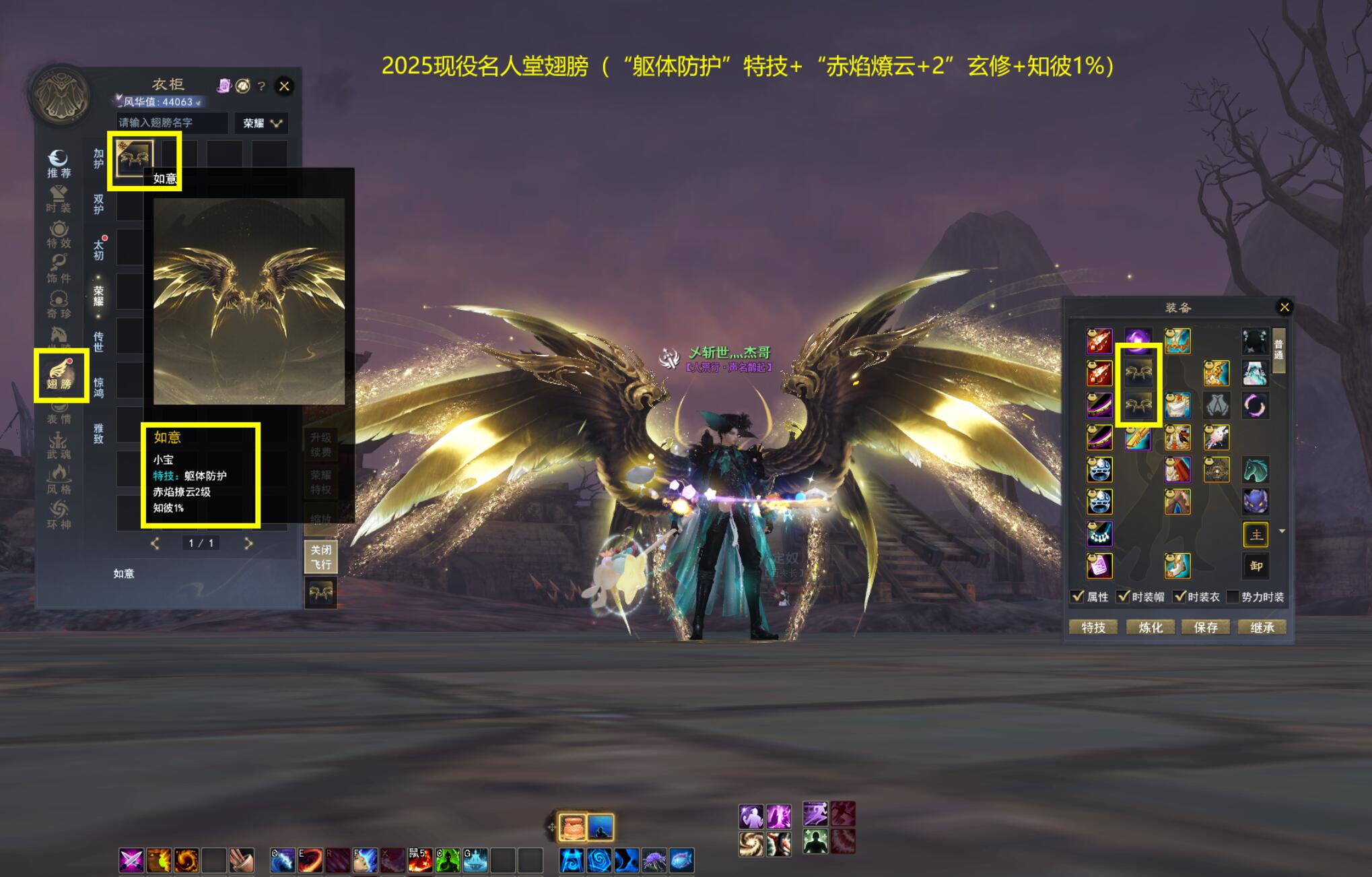This screenshot has height=877, width=1372.
Task: Select the 如意 wing thumbnail
Action: point(133,158)
